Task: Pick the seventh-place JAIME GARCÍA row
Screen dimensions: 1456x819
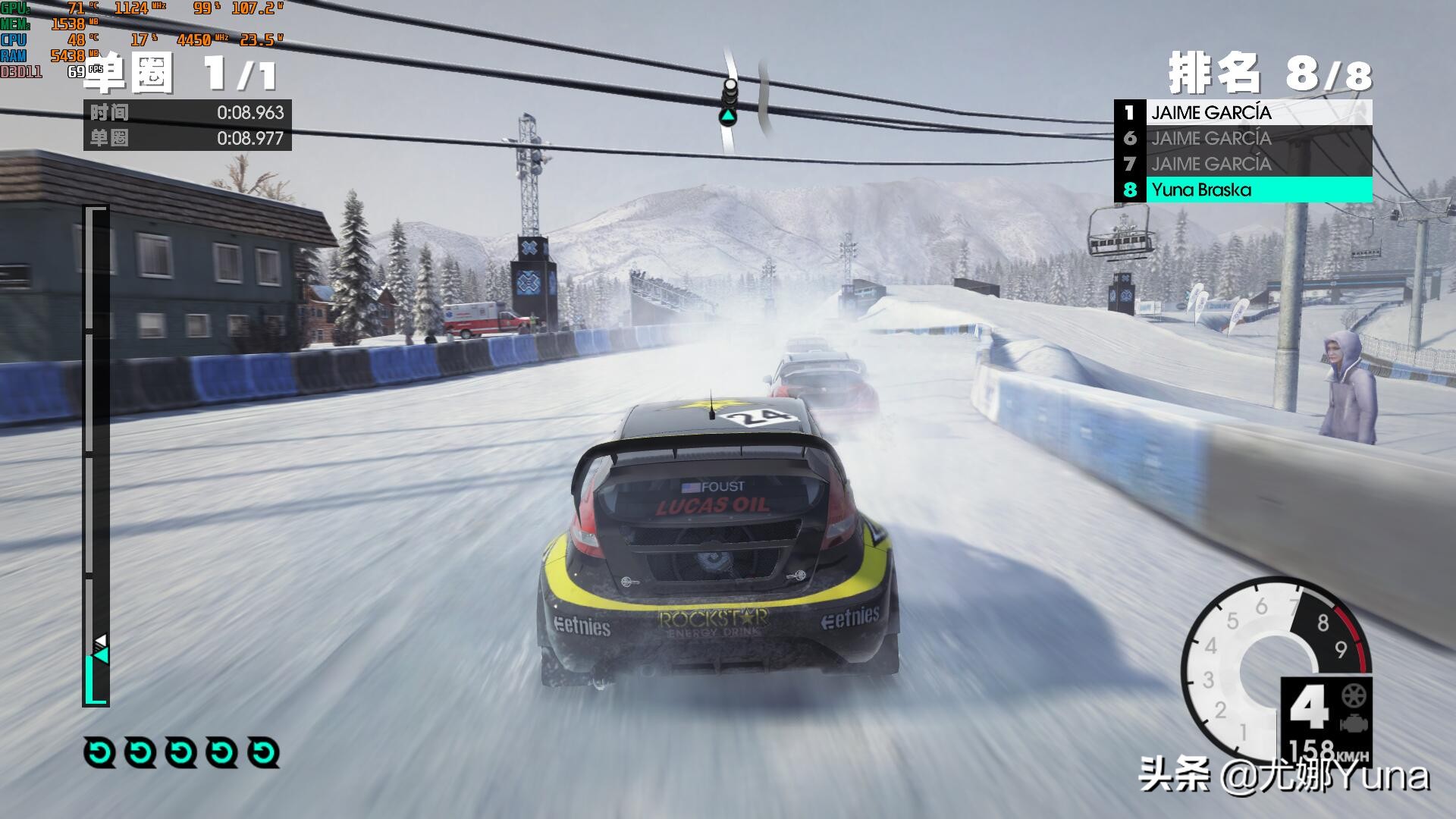Action: coord(1244,164)
